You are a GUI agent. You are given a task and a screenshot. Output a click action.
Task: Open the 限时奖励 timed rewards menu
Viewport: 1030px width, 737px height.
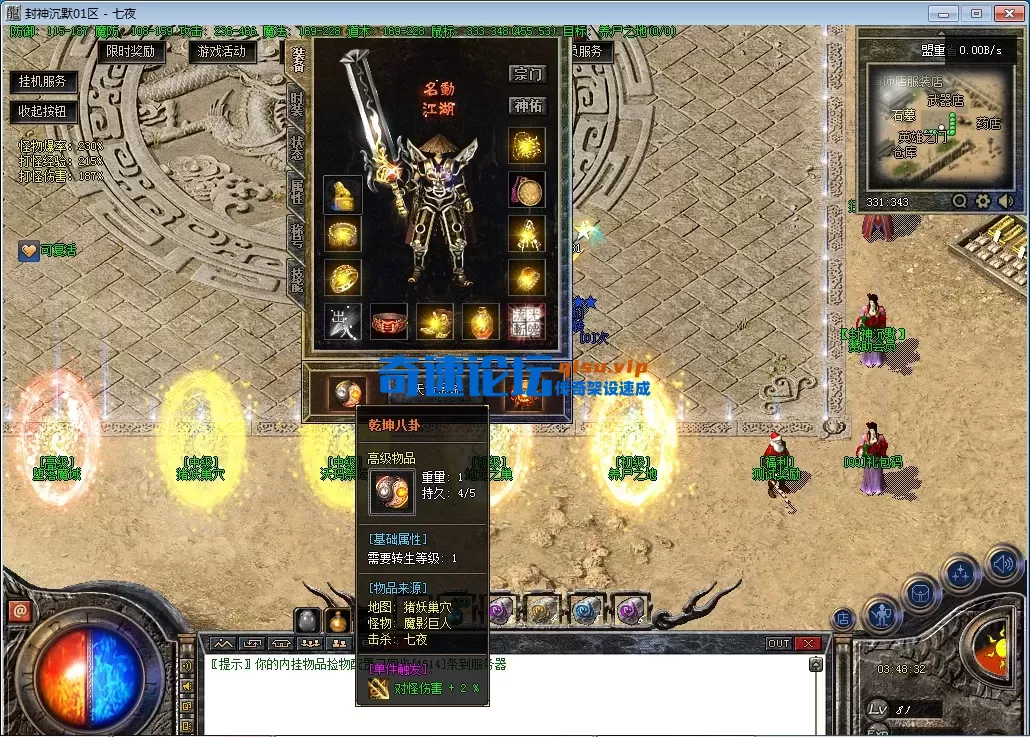click(x=130, y=51)
